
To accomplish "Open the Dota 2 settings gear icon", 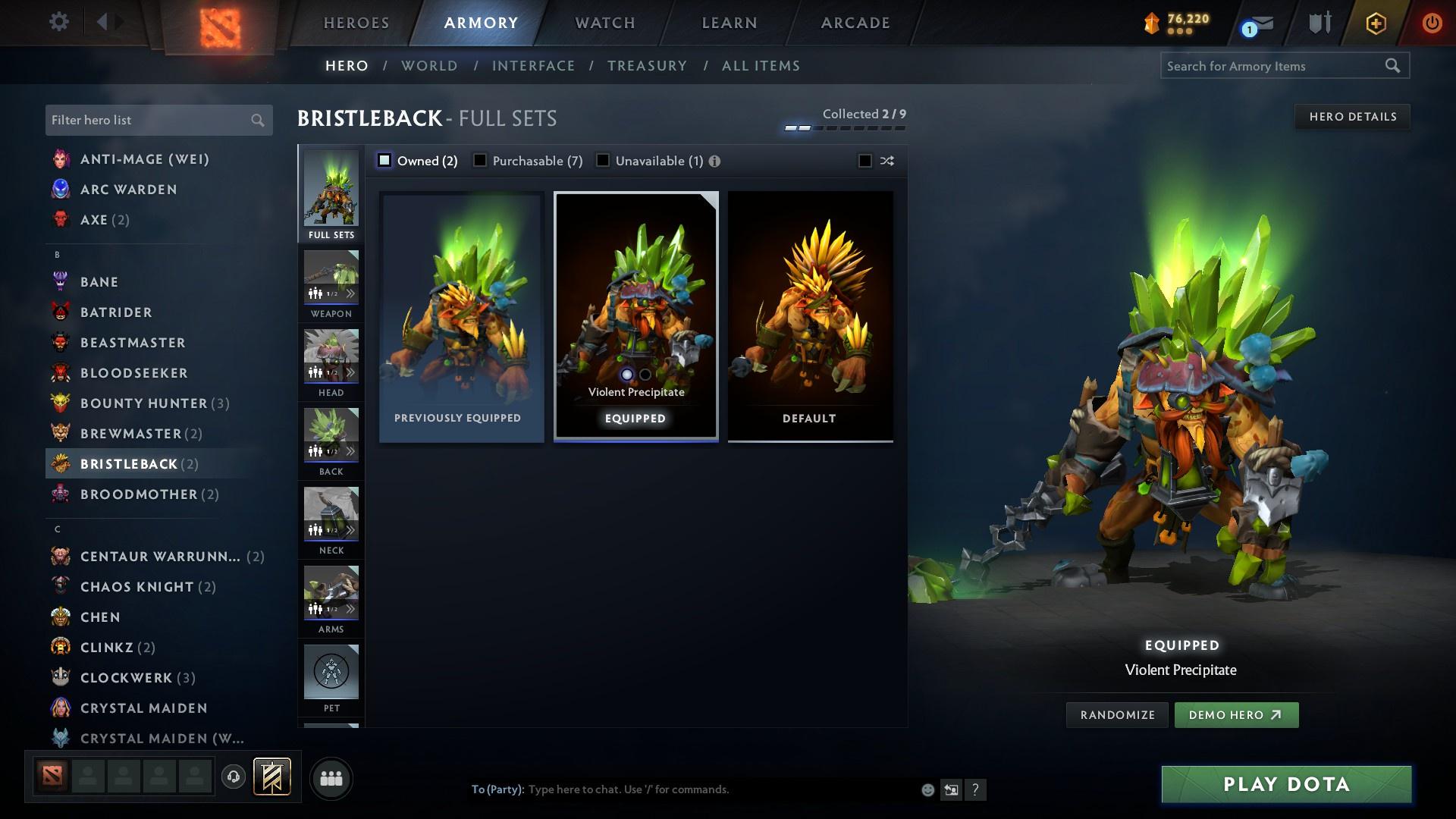I will [x=59, y=22].
